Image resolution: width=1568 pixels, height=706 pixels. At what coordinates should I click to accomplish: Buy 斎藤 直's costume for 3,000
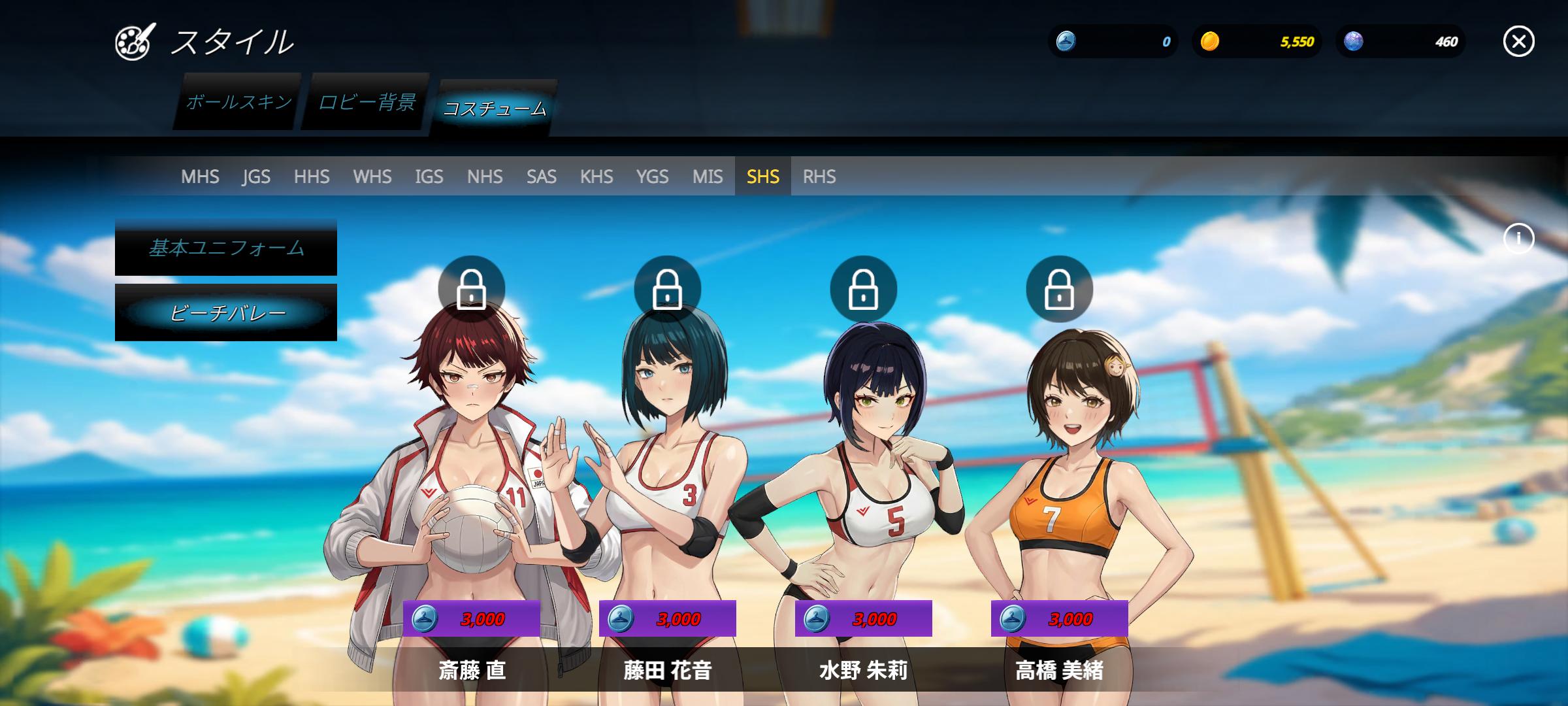click(x=472, y=618)
